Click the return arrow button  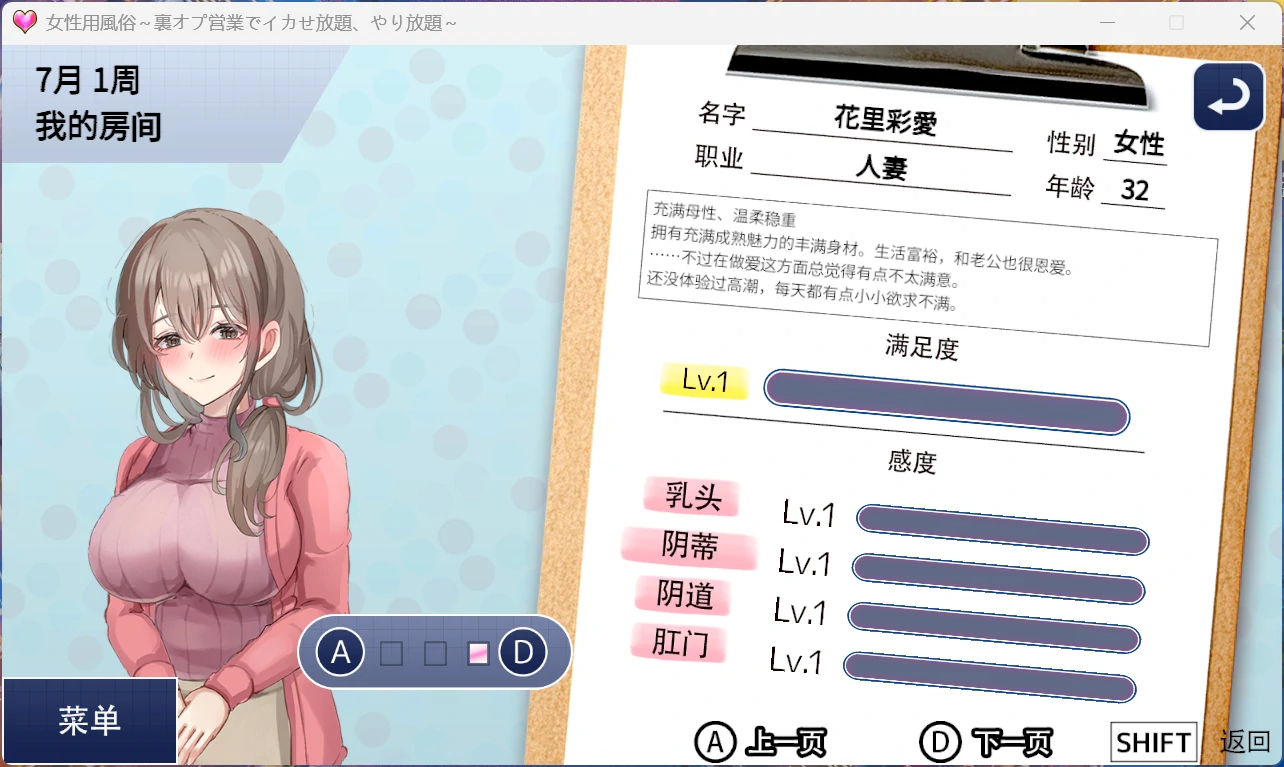pos(1229,97)
